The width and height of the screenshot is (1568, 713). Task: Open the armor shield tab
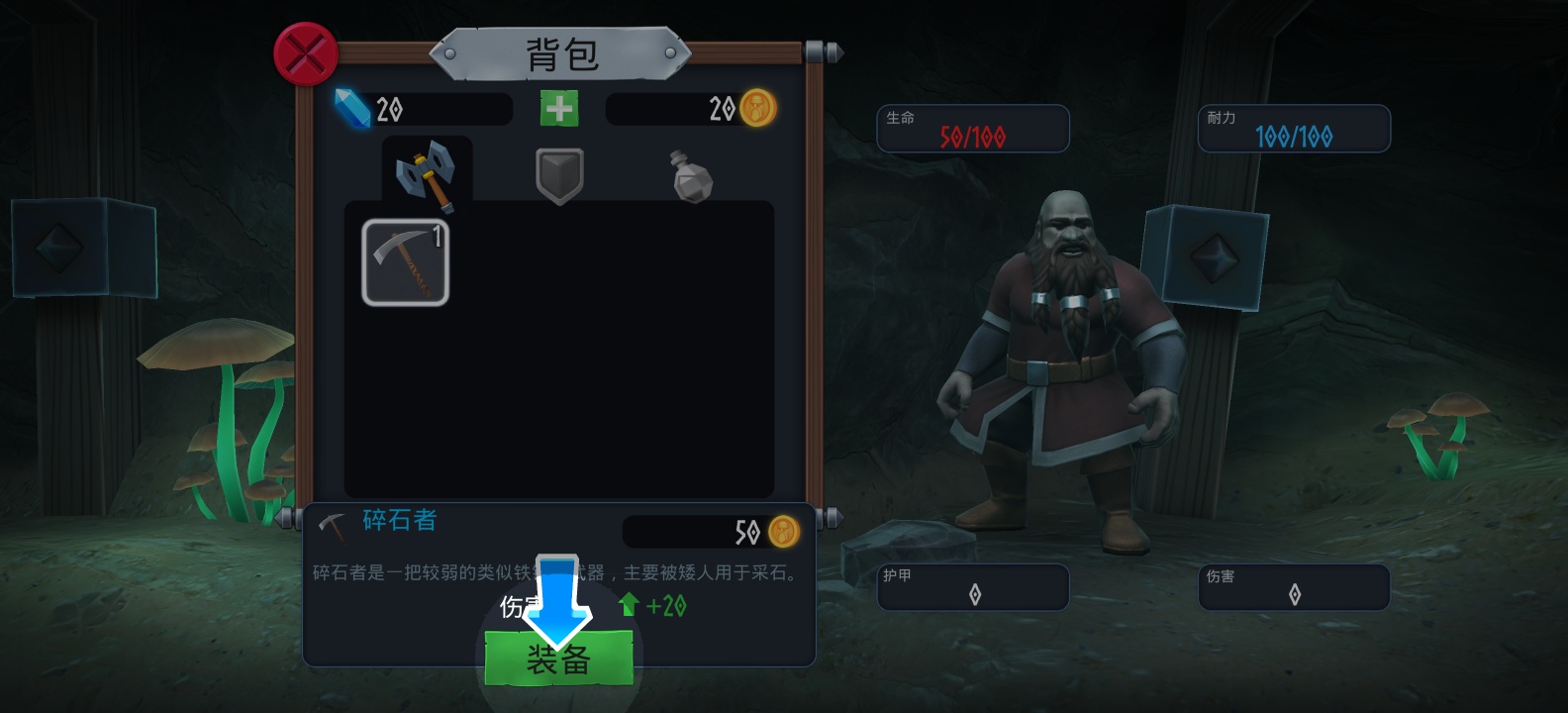click(559, 175)
